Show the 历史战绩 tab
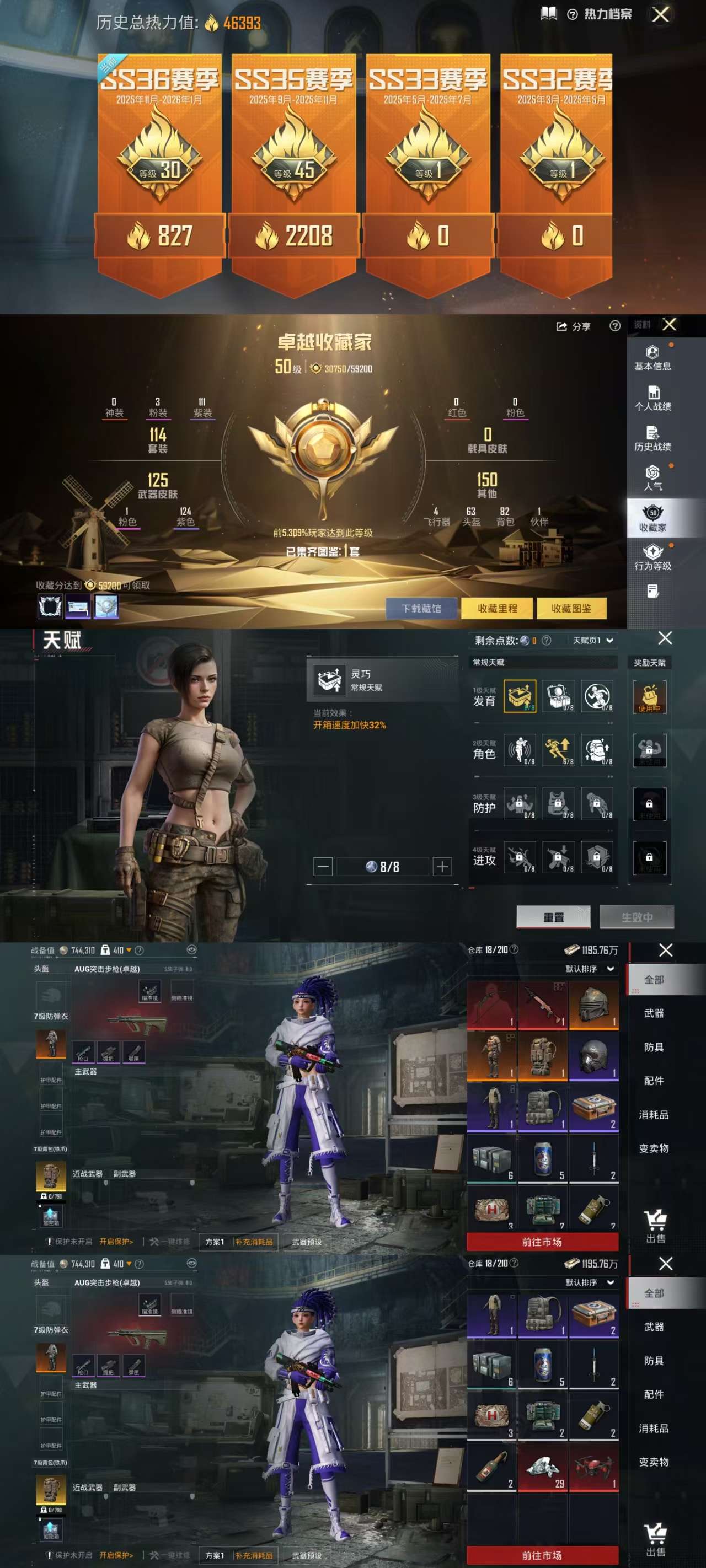Viewport: 706px width, 1568px height. [x=652, y=438]
